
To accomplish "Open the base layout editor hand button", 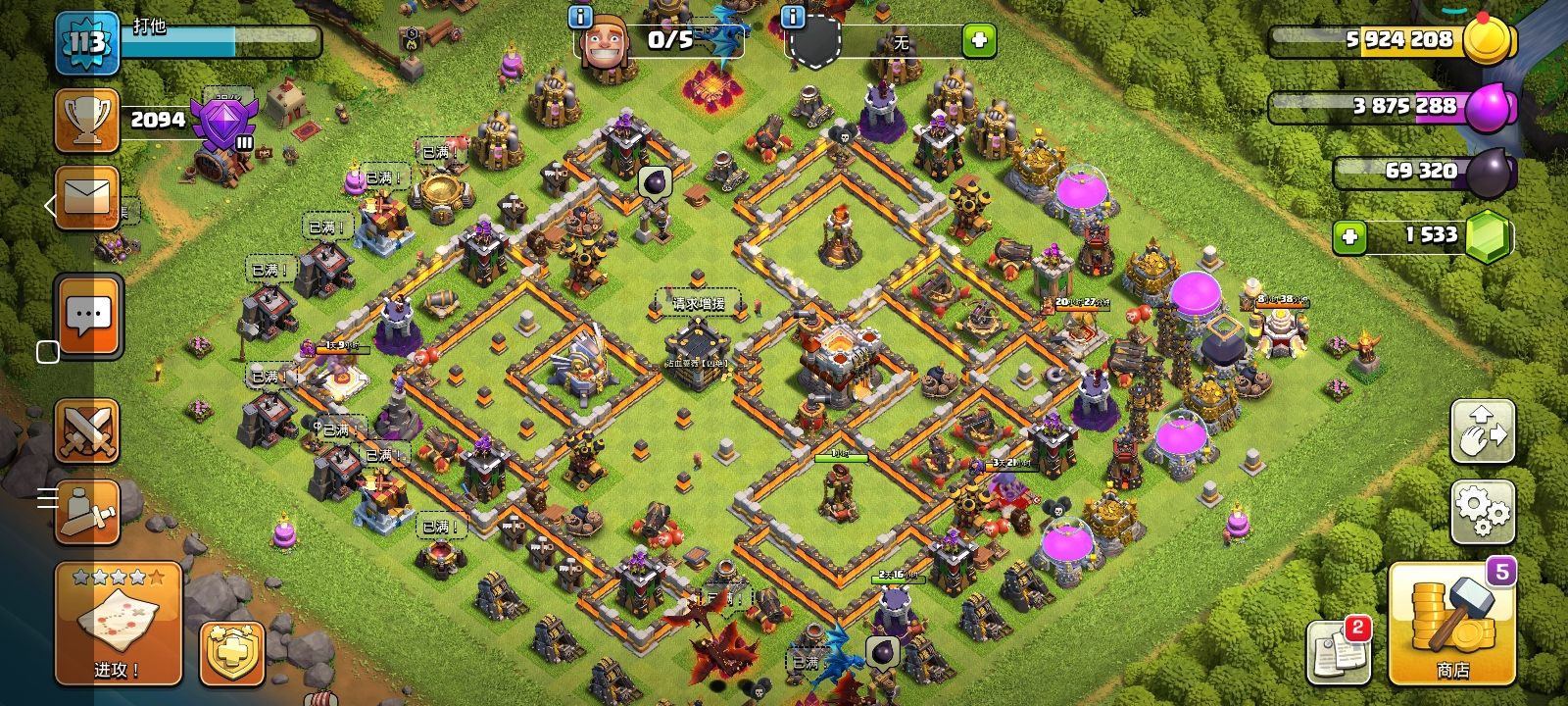I will point(1483,431).
